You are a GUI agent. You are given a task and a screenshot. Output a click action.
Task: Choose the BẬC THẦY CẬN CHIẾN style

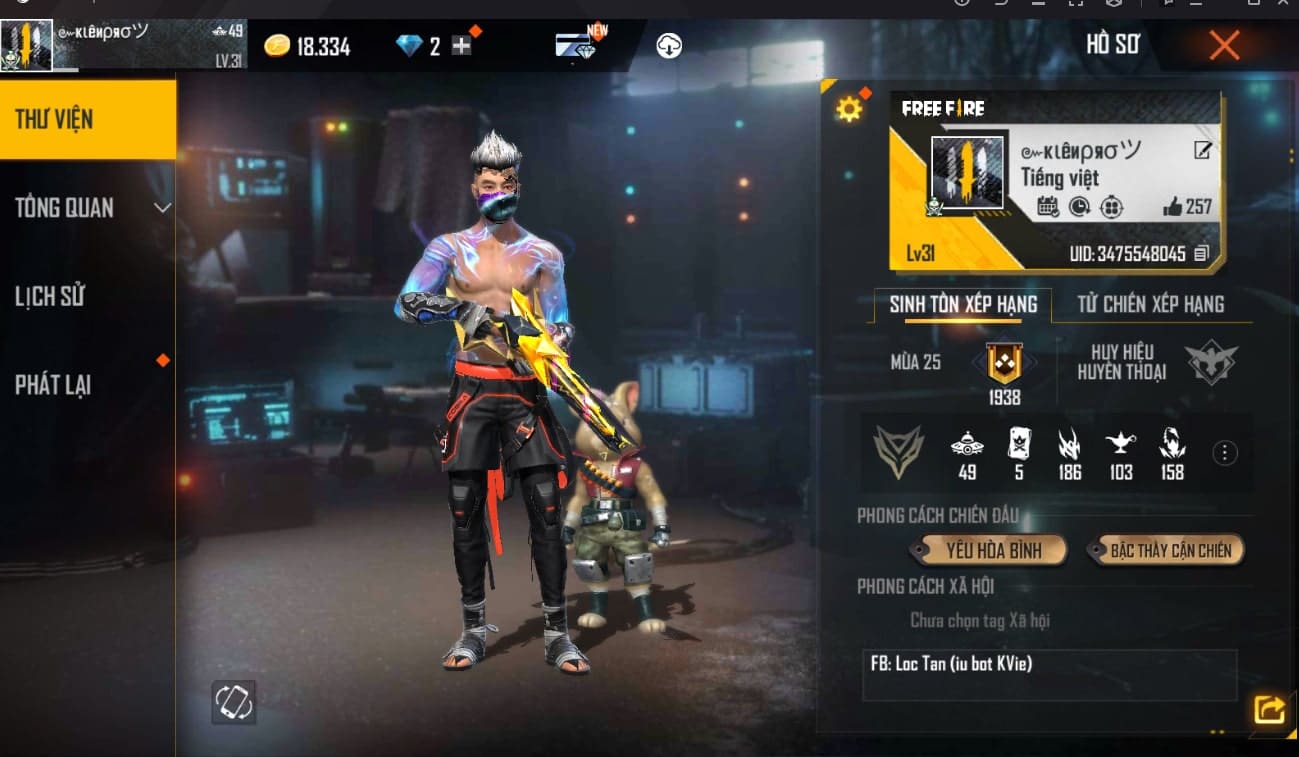(1167, 549)
